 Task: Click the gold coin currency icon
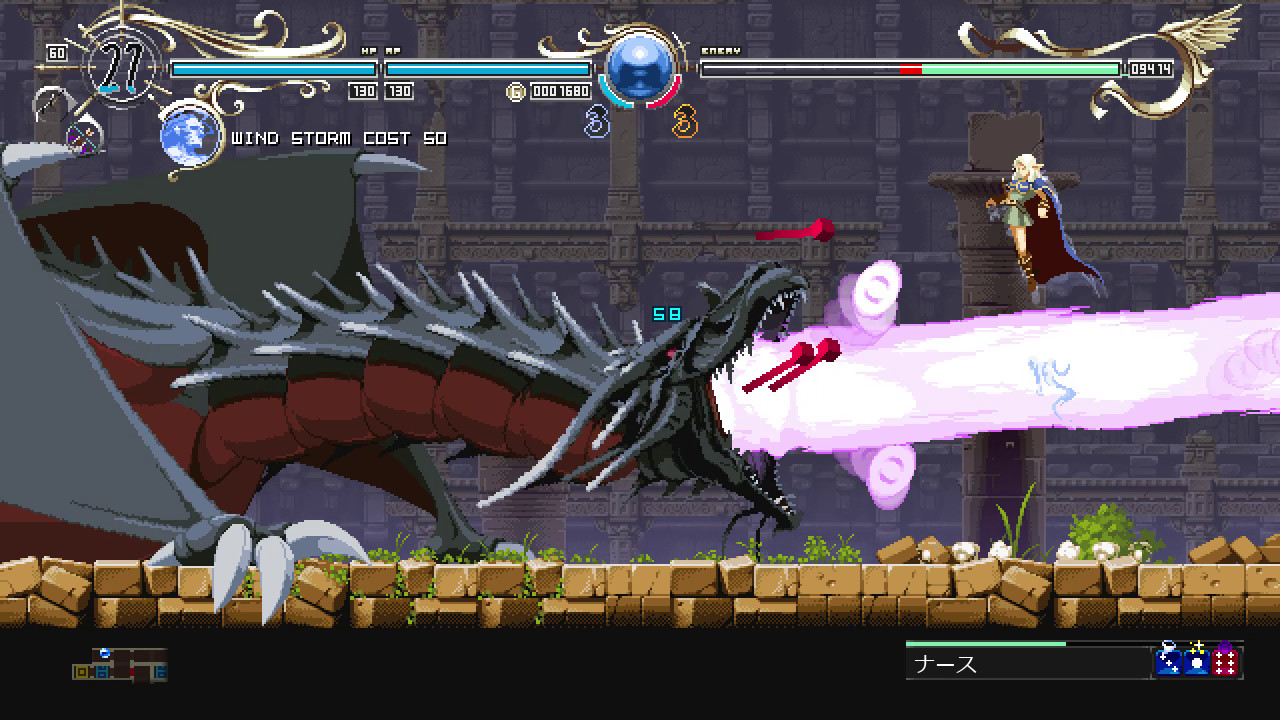coord(514,90)
